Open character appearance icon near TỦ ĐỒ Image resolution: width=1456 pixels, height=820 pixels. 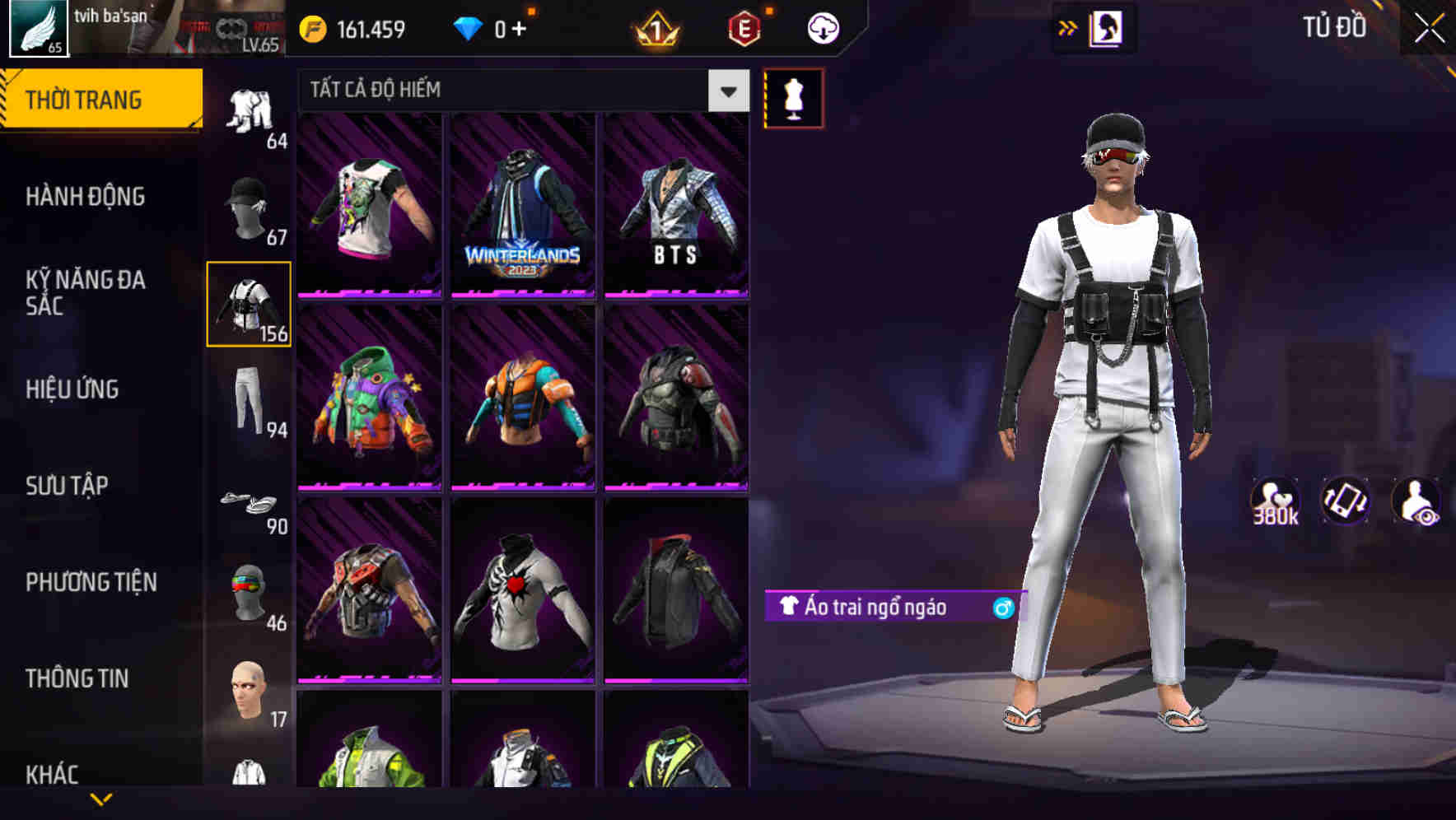(1108, 27)
